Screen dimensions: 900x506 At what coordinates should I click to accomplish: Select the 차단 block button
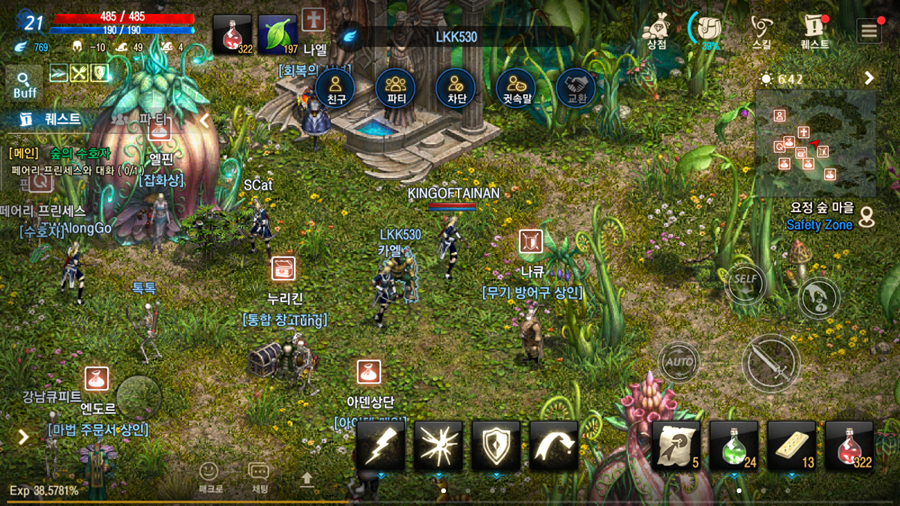[x=456, y=88]
